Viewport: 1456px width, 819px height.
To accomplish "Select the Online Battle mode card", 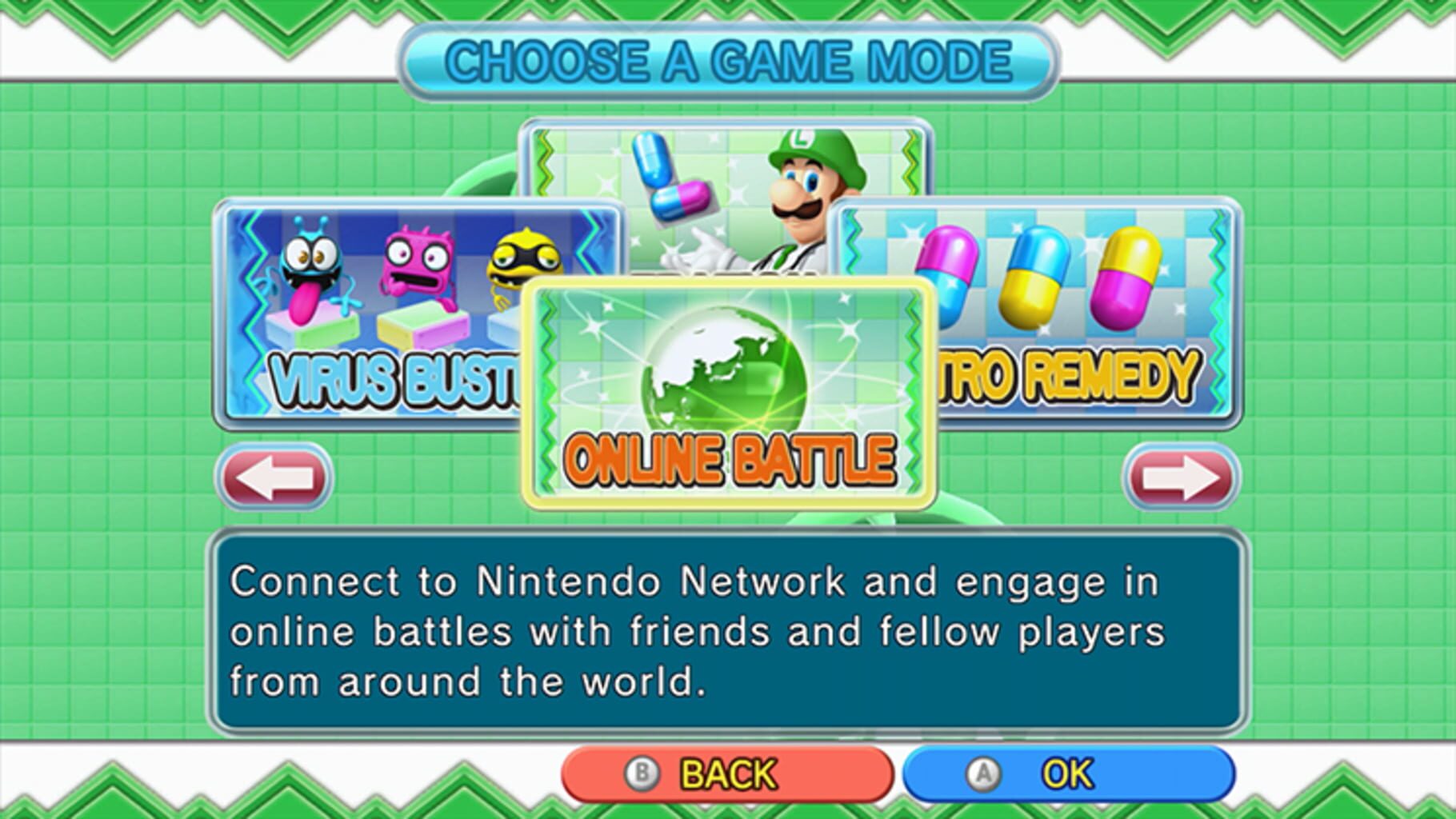I will 726,392.
